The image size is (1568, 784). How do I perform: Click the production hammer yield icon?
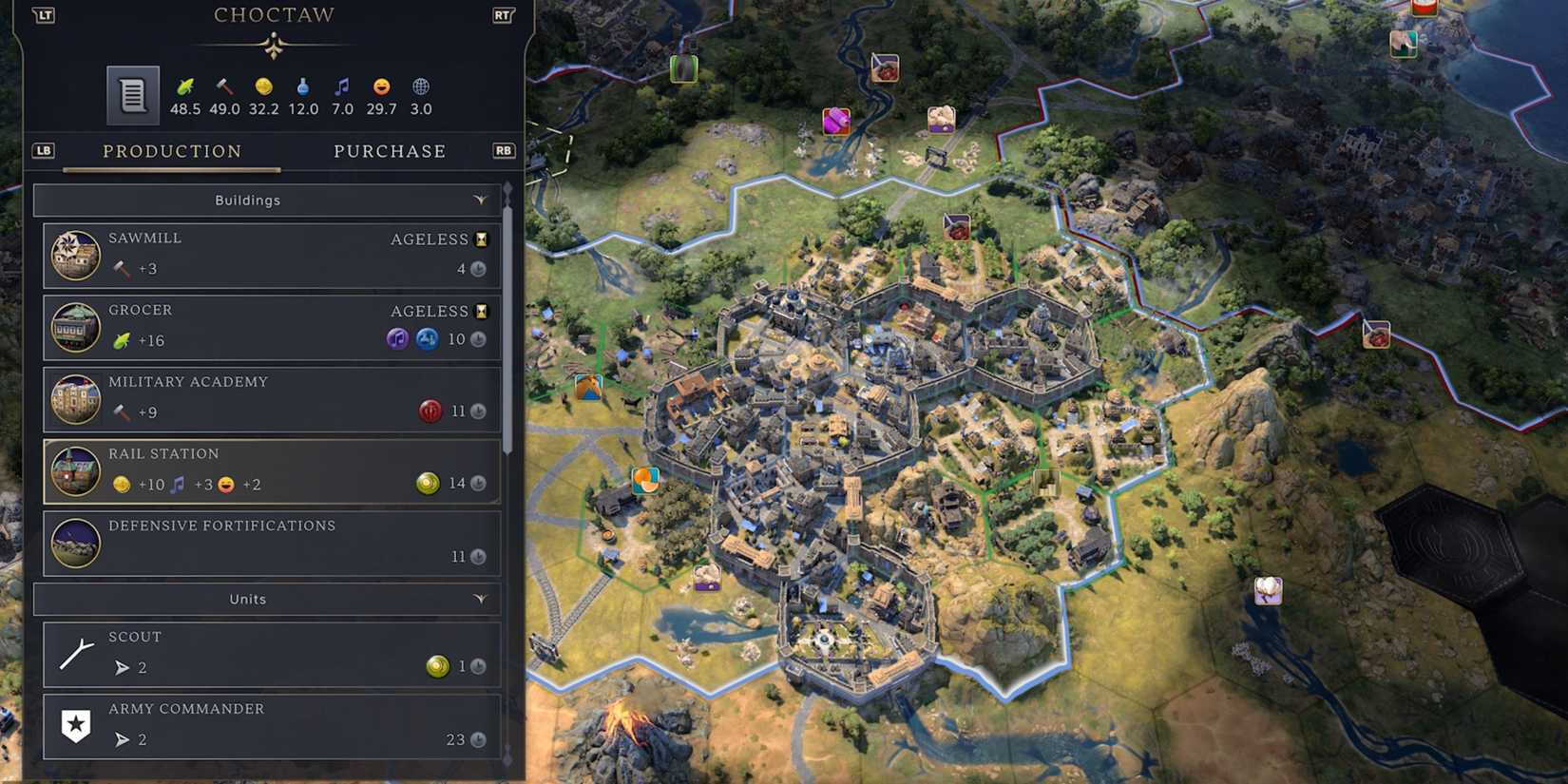pos(224,85)
